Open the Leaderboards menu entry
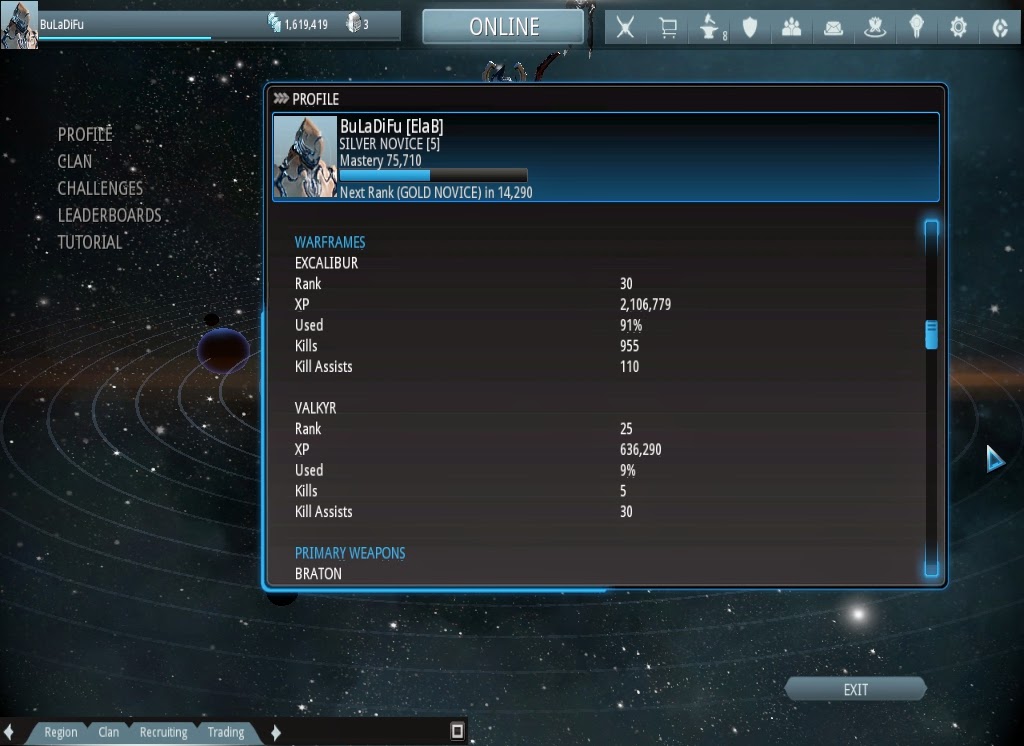Image resolution: width=1024 pixels, height=746 pixels. [x=109, y=215]
